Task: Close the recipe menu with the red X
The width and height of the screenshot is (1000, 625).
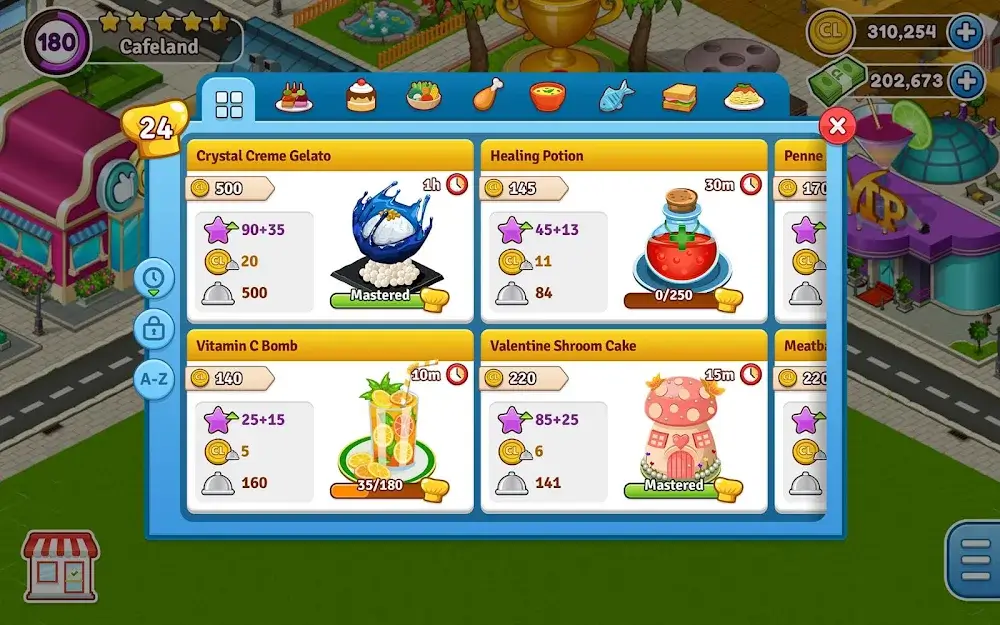Action: coord(838,126)
